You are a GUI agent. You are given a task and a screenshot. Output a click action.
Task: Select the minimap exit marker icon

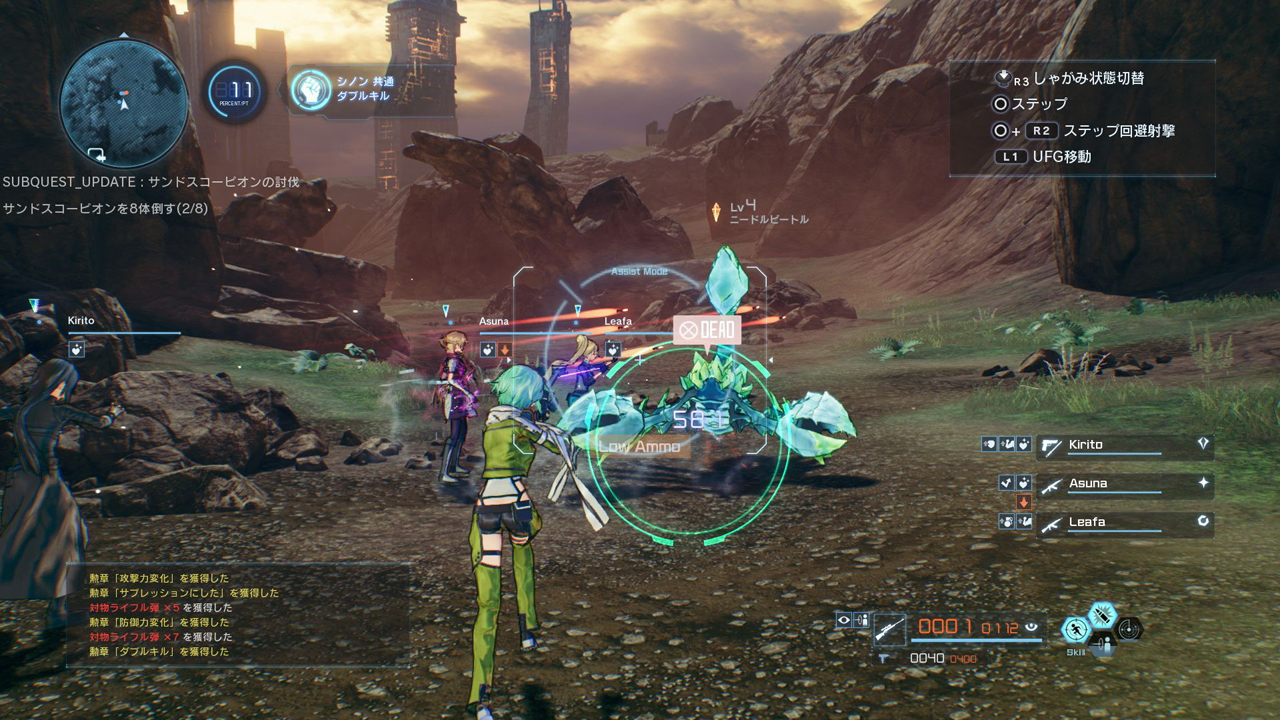[x=97, y=153]
